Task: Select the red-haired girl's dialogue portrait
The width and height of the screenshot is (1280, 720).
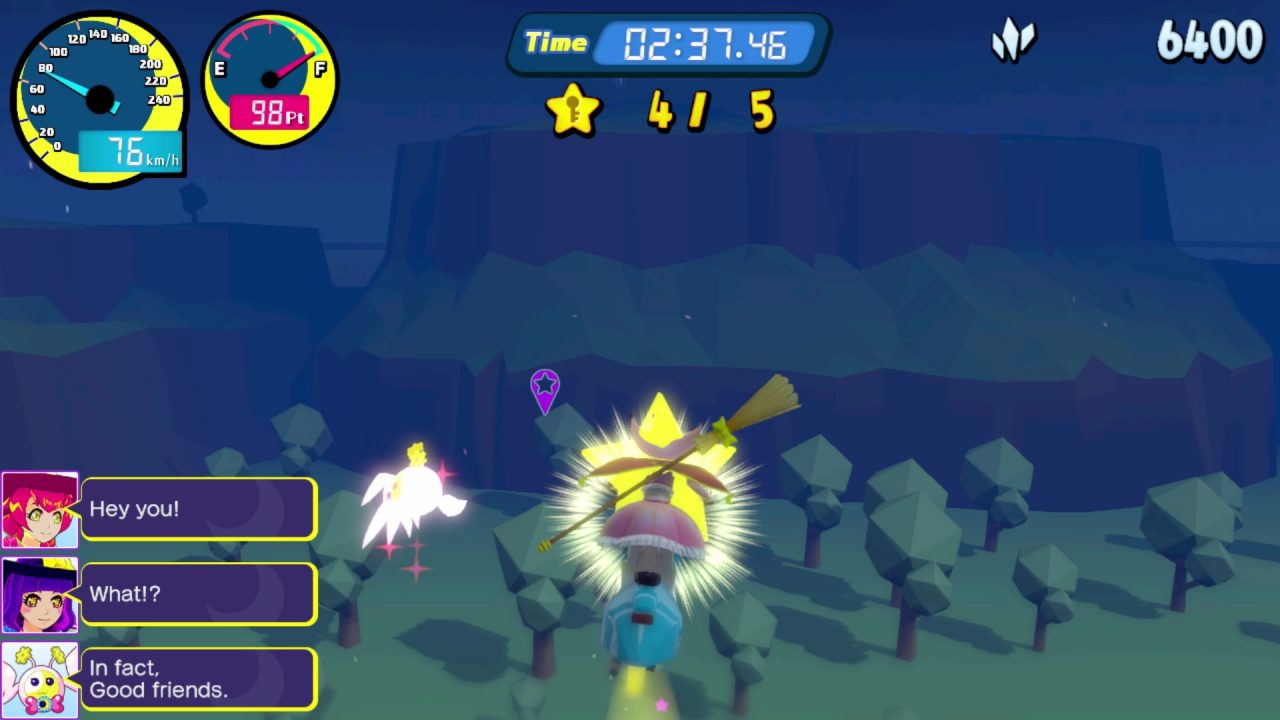Action: click(40, 510)
